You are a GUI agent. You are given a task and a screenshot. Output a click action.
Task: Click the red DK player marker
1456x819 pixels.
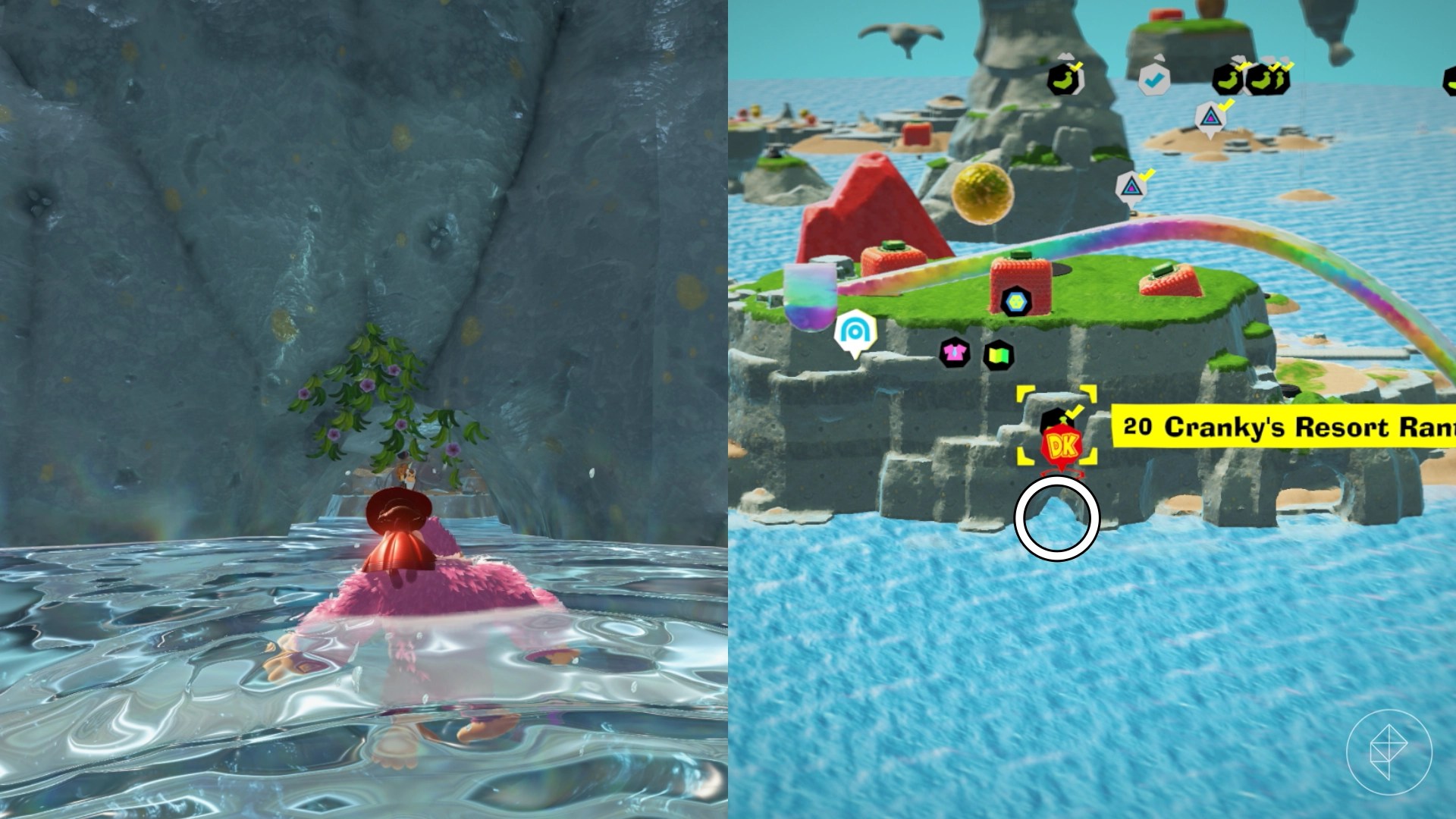click(1062, 447)
